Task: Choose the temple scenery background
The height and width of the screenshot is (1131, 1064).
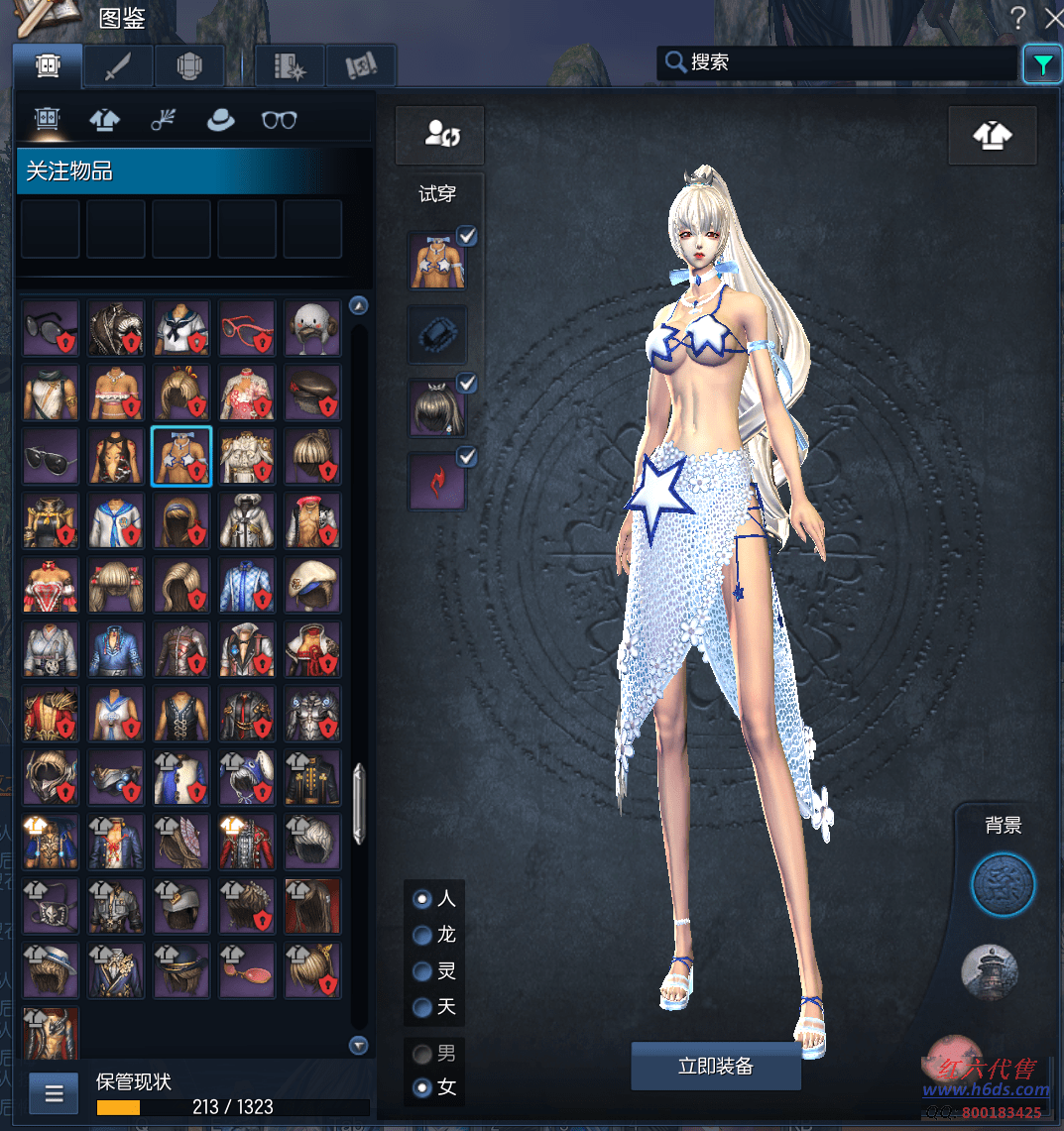Action: (x=990, y=970)
